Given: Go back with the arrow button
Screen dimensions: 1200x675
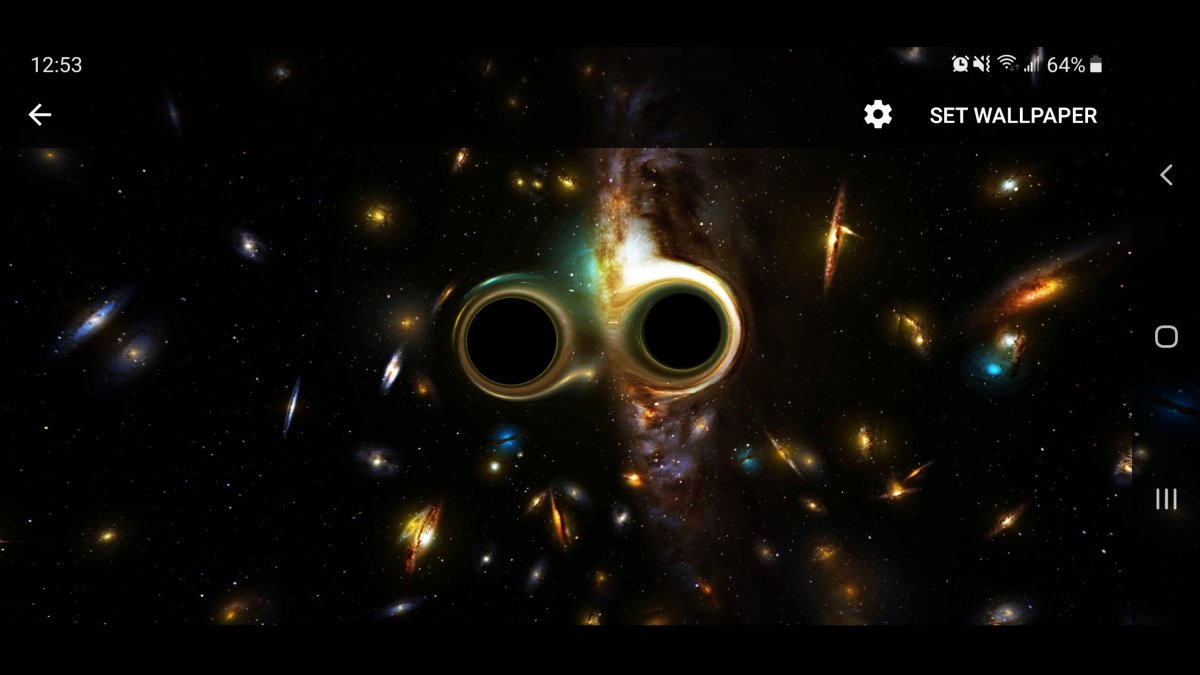Looking at the screenshot, I should 40,115.
